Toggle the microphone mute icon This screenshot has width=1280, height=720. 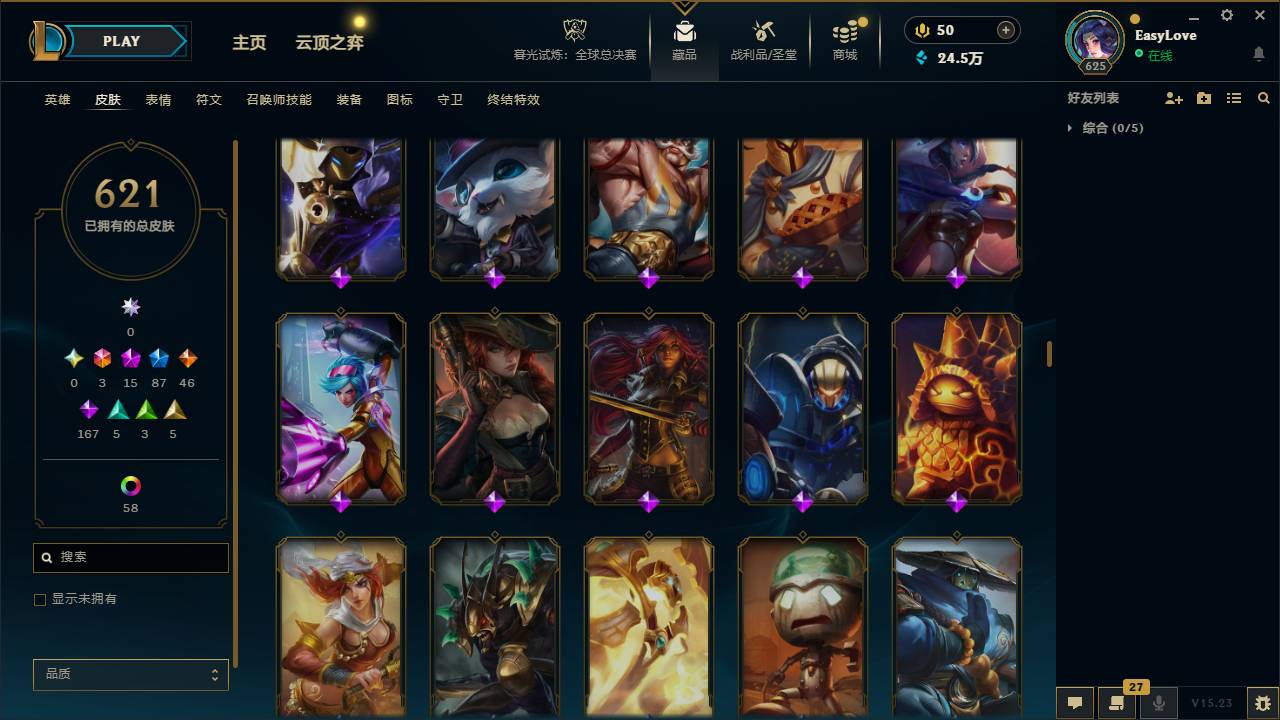(1159, 703)
